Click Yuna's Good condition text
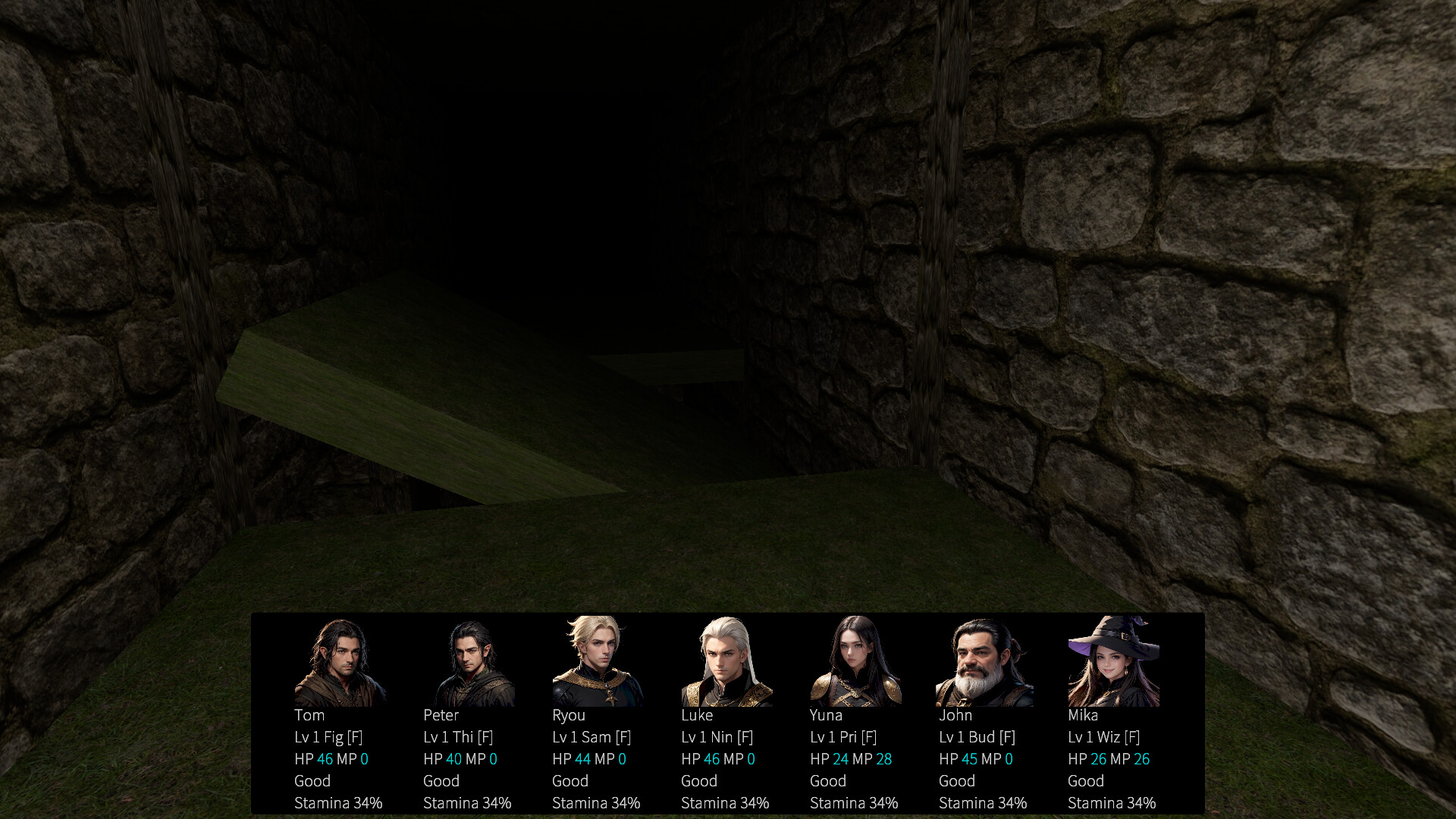 (x=827, y=780)
